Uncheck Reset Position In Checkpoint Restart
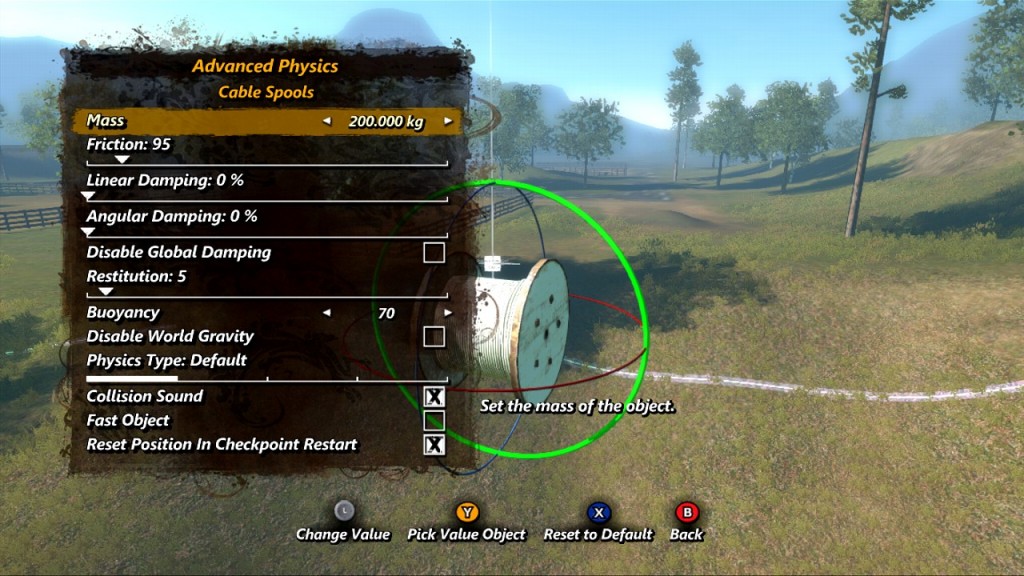The image size is (1024, 576). click(x=433, y=445)
